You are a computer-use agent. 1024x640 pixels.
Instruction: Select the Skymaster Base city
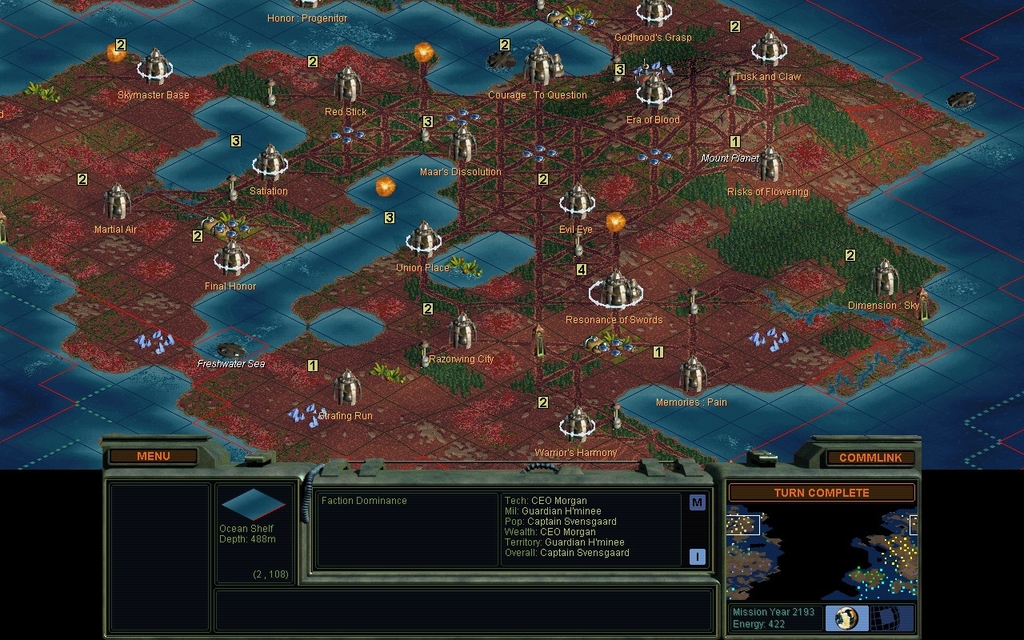(155, 67)
